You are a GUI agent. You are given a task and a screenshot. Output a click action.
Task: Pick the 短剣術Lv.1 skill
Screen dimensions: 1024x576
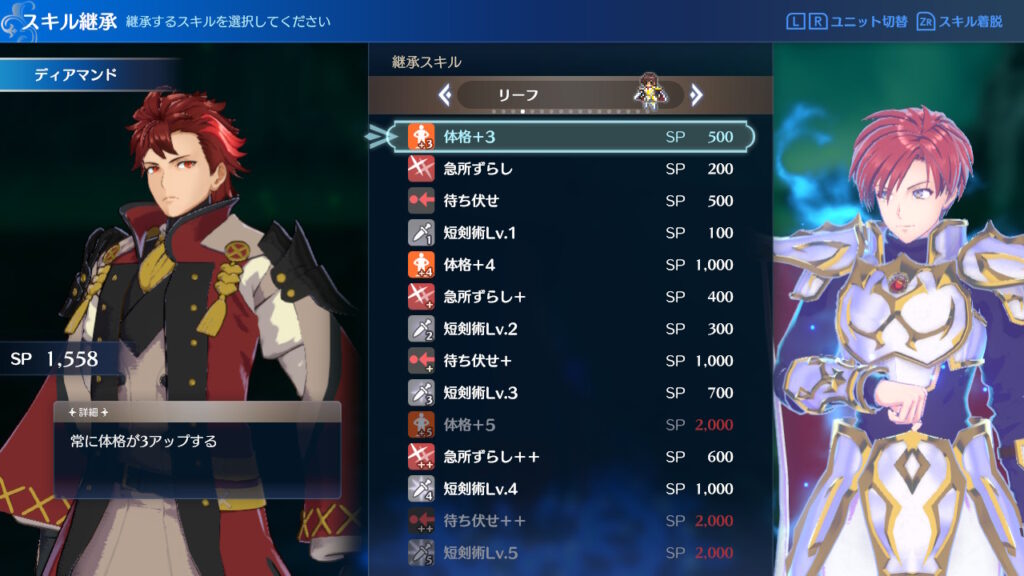tap(570, 233)
